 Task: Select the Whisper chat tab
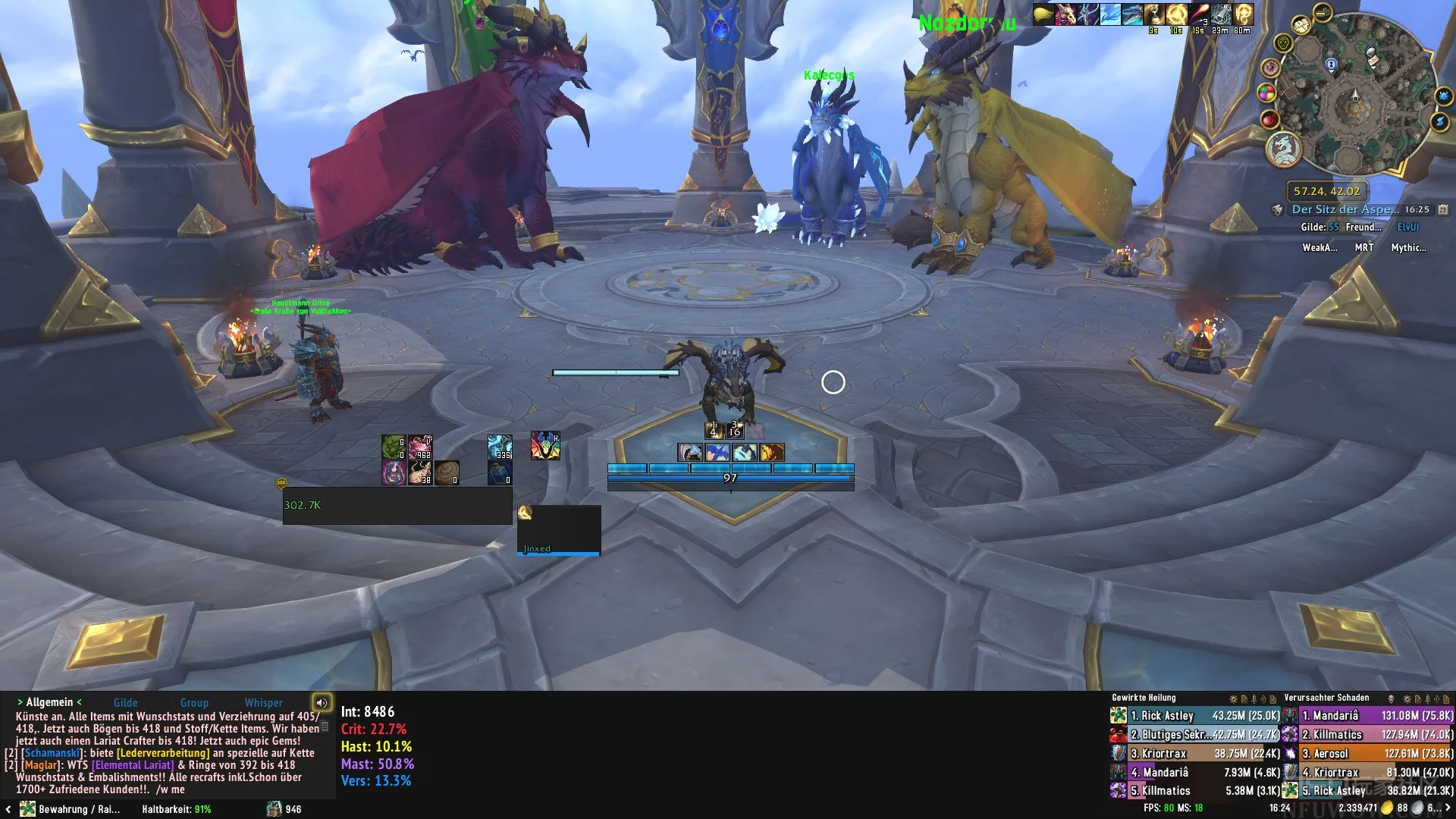tap(263, 703)
